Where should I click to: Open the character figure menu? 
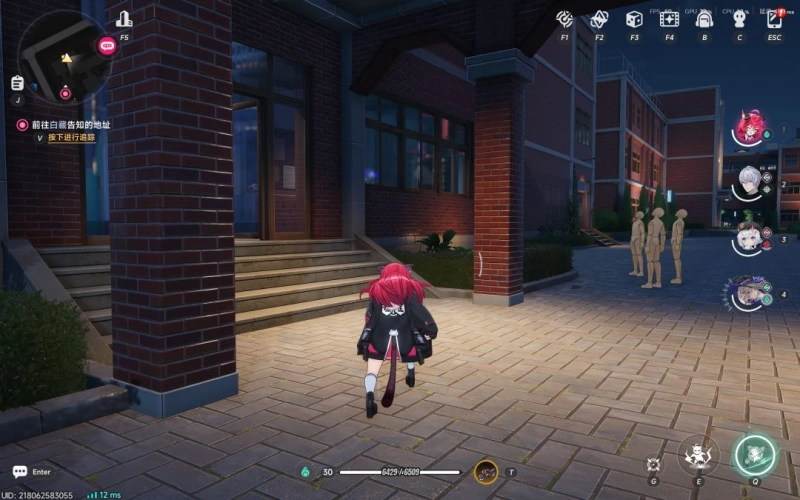[739, 19]
